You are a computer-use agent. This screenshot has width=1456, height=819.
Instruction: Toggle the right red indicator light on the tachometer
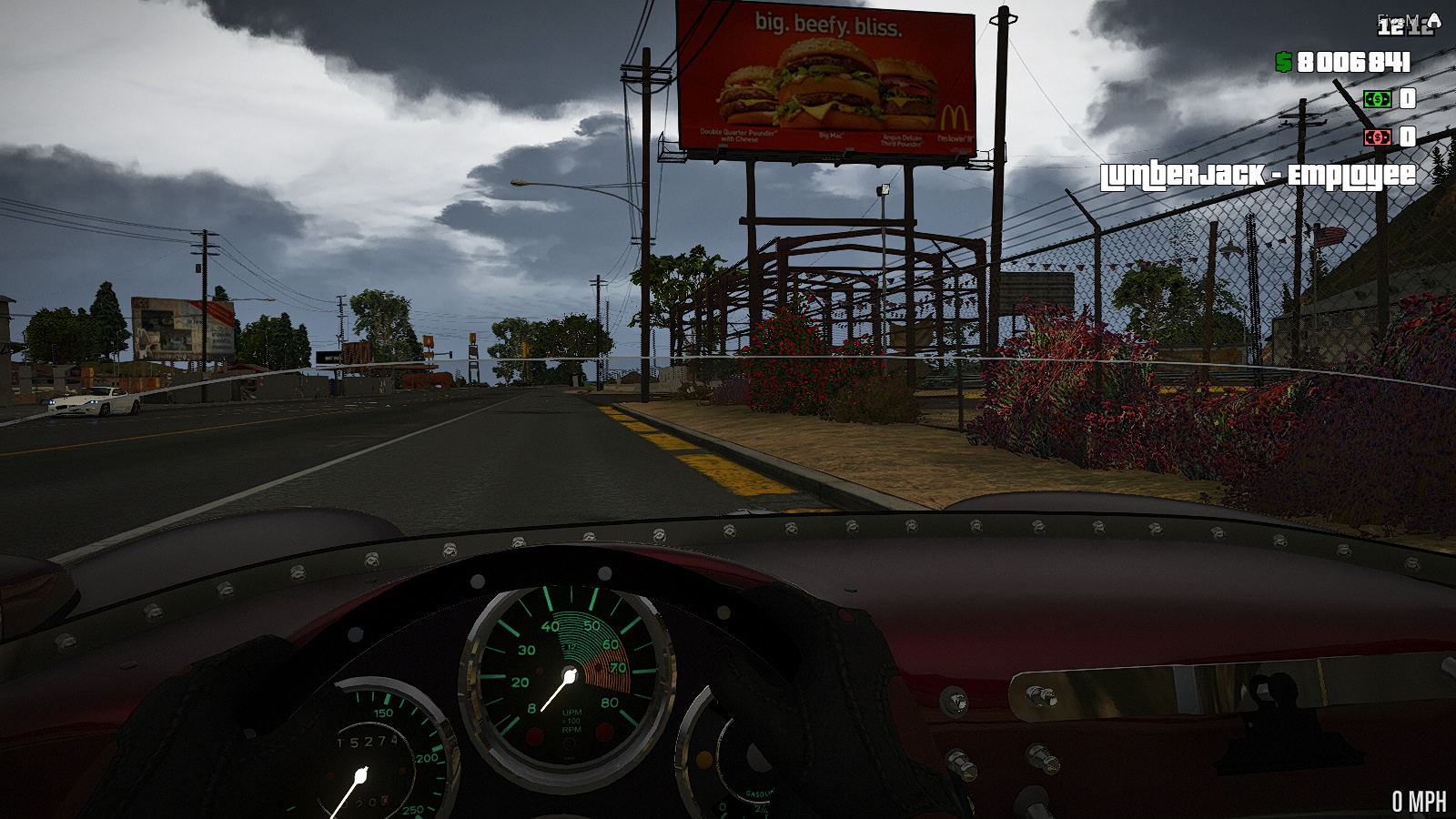click(x=605, y=731)
